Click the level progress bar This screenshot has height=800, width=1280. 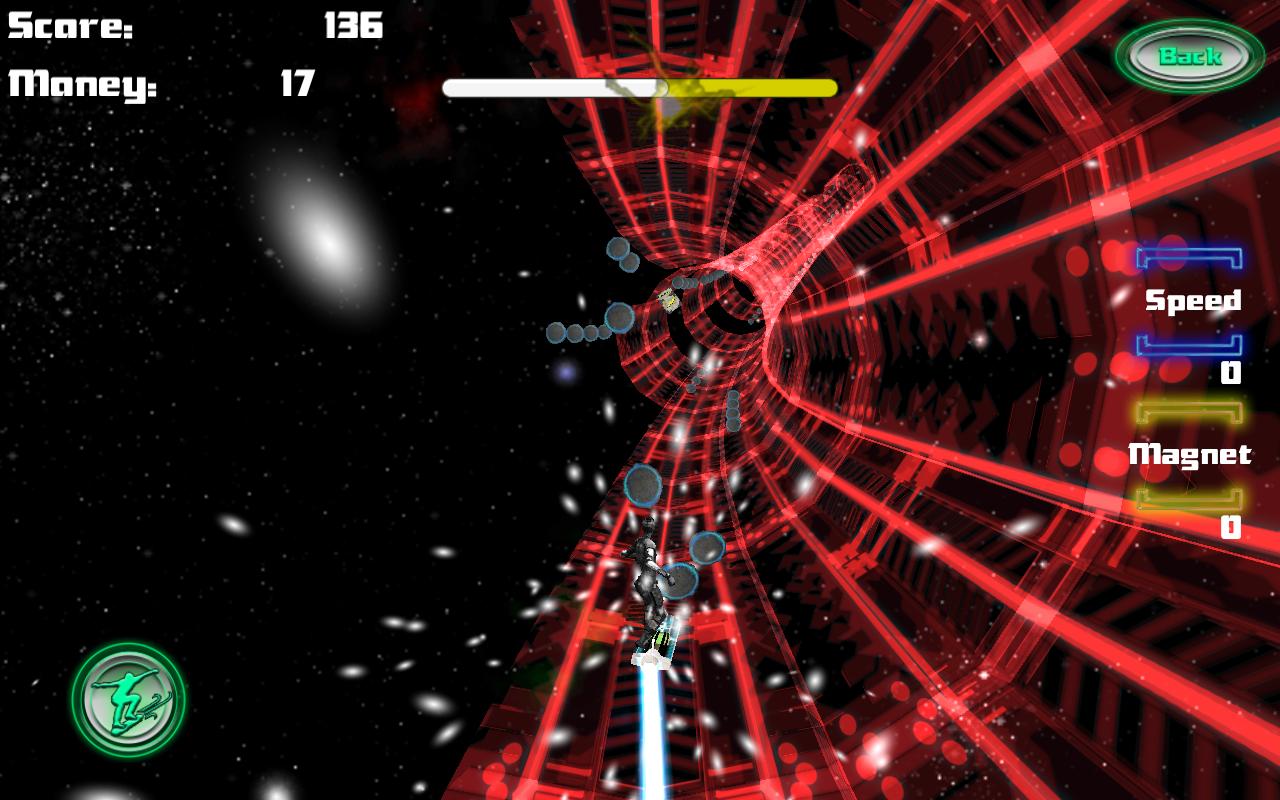[640, 88]
